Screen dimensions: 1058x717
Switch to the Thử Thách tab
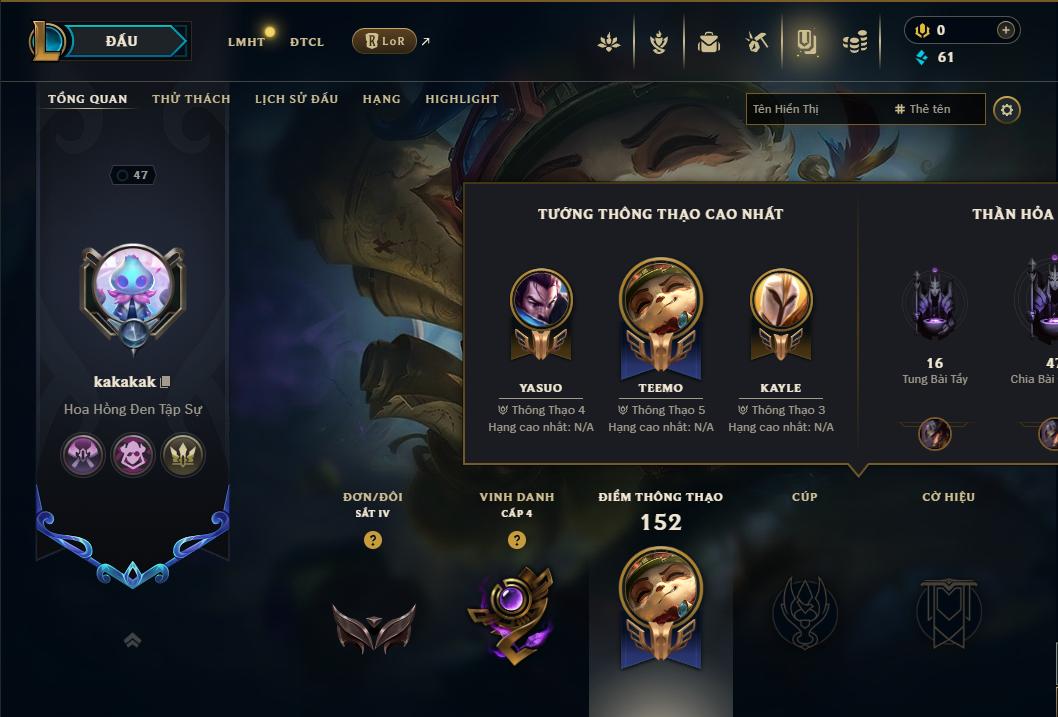pos(191,99)
